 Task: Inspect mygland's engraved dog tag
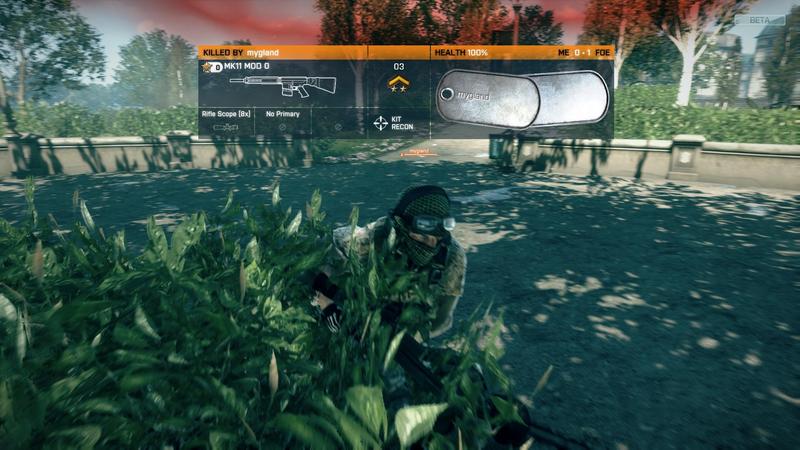[487, 97]
